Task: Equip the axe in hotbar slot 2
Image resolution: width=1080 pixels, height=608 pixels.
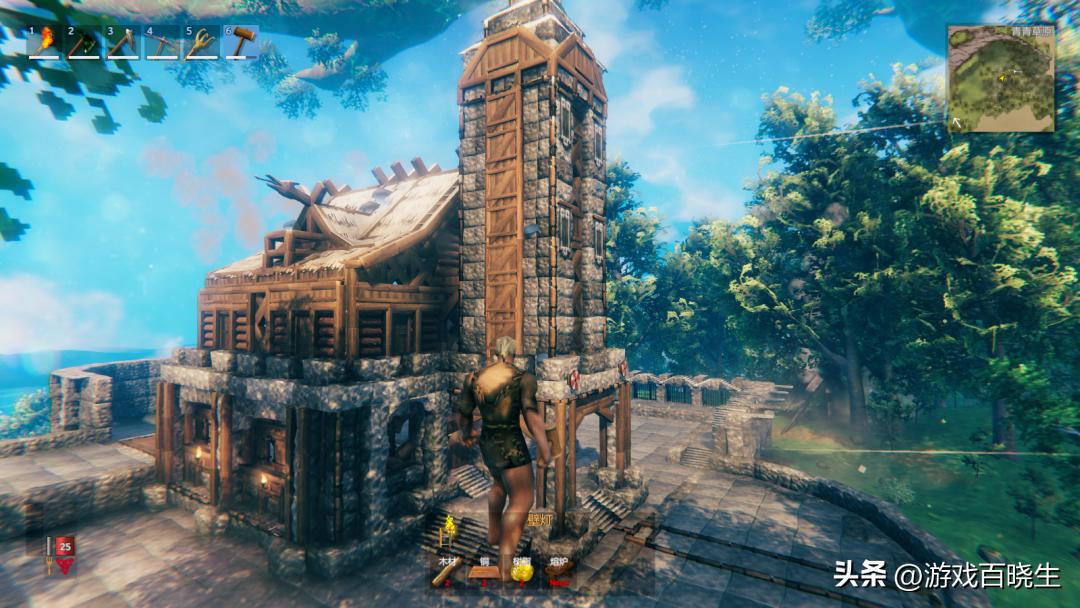Action: tap(83, 43)
